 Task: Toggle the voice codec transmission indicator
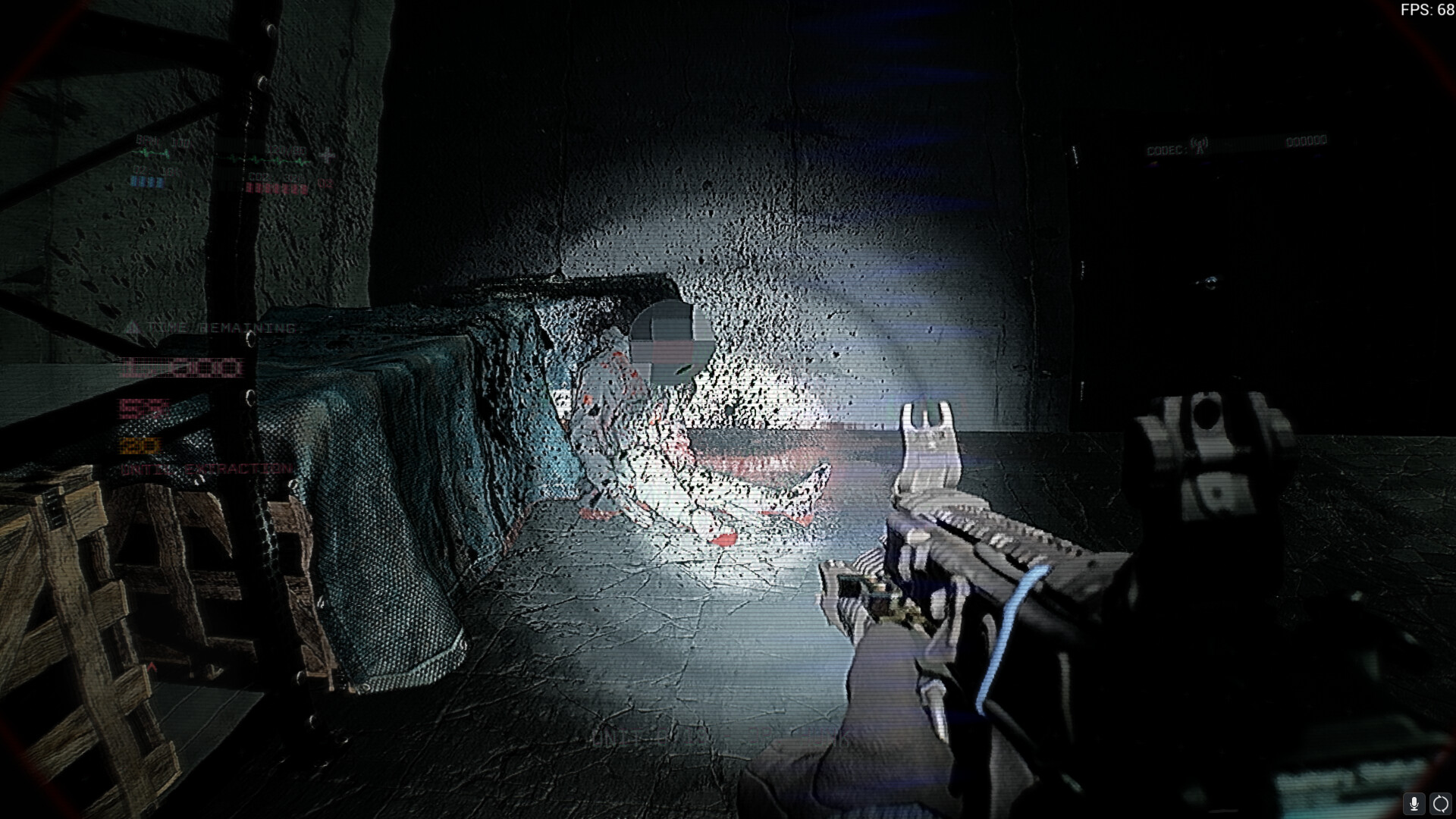click(1200, 143)
